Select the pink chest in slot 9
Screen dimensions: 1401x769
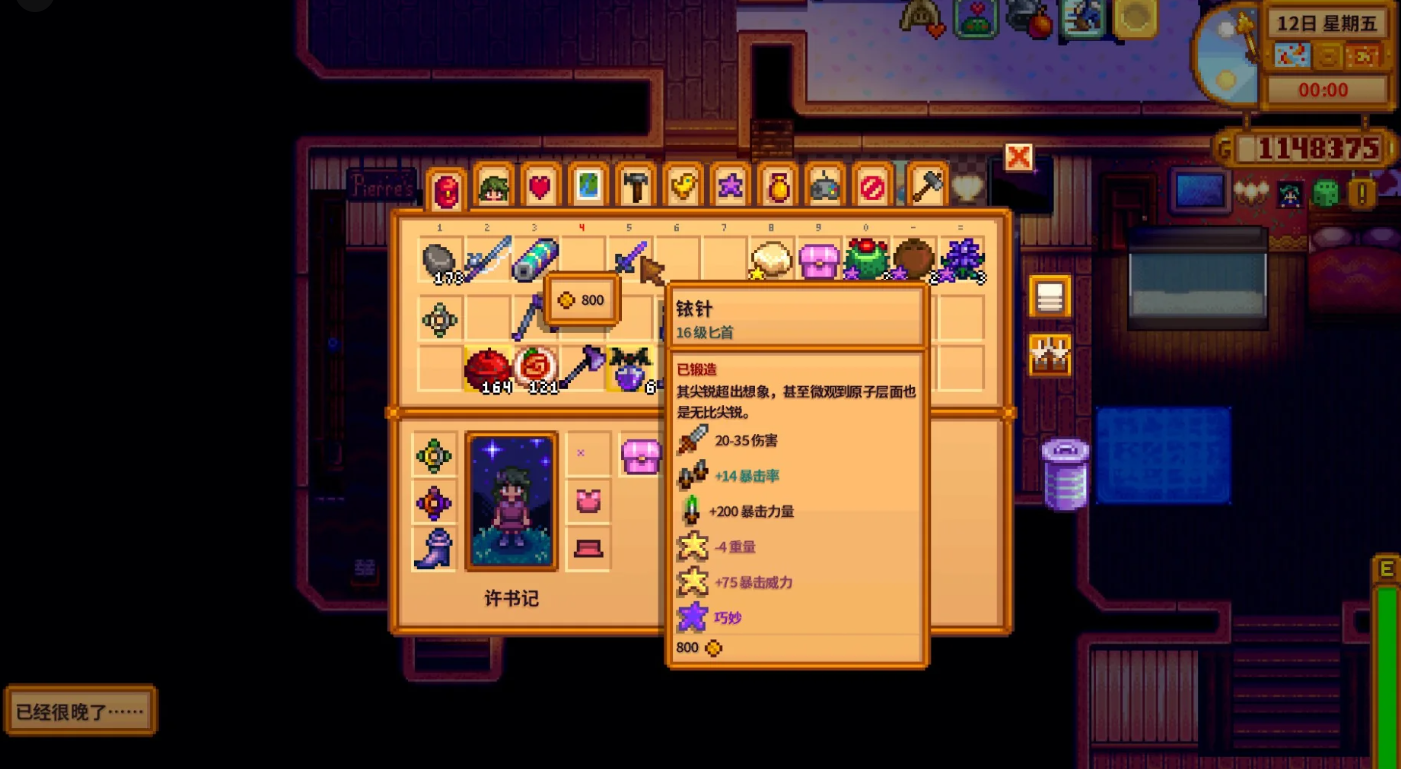tap(818, 258)
